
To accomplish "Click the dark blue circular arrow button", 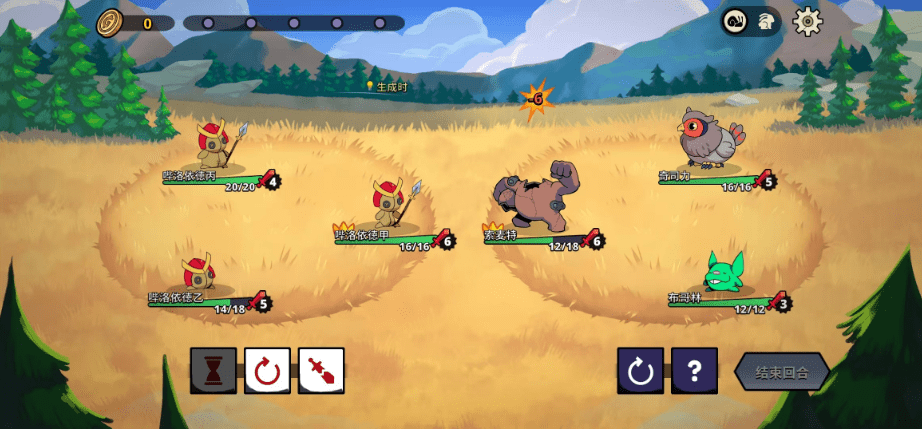I will tap(640, 371).
